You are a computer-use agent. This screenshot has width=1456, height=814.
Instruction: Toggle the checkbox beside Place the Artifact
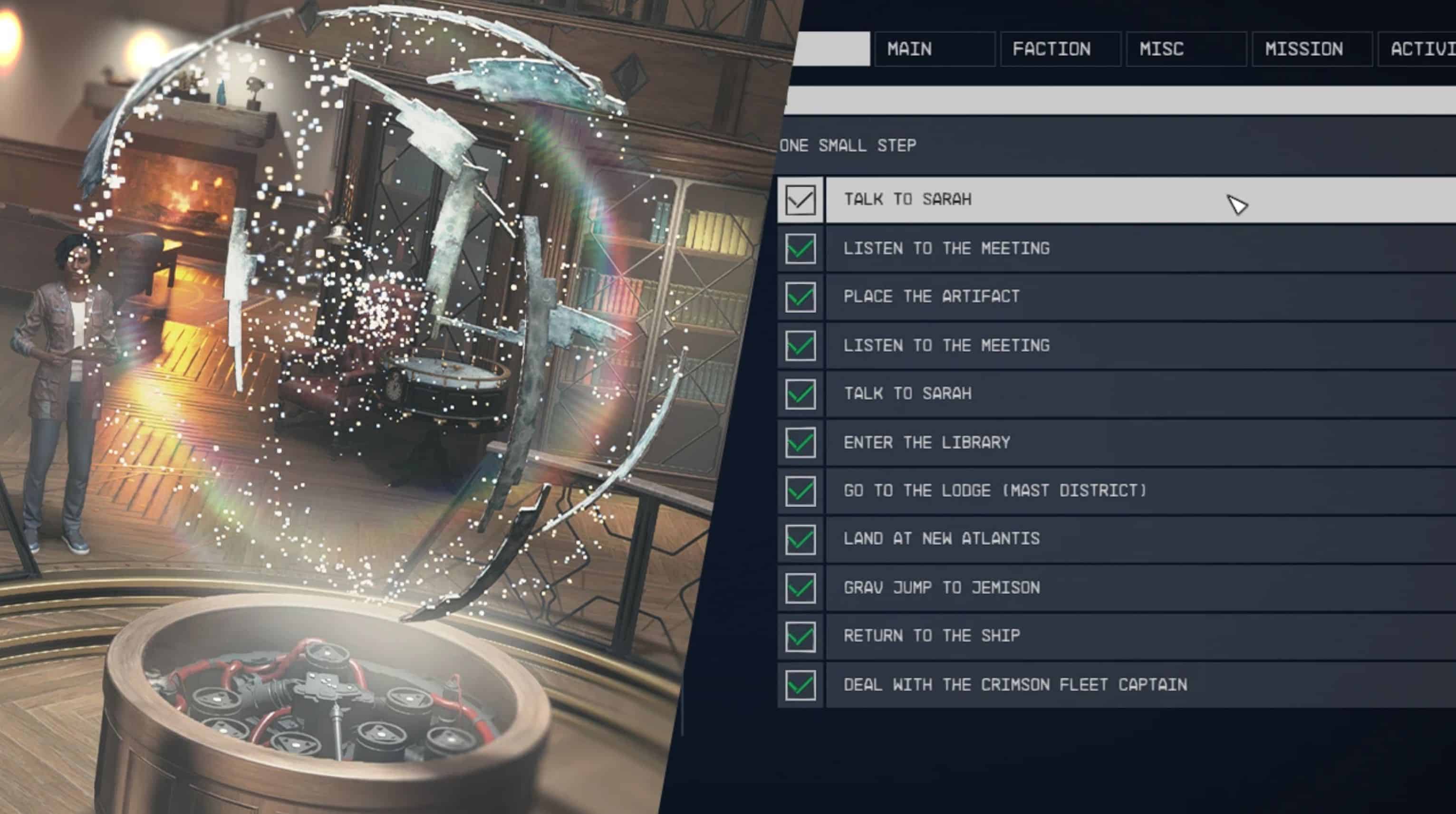pos(800,297)
